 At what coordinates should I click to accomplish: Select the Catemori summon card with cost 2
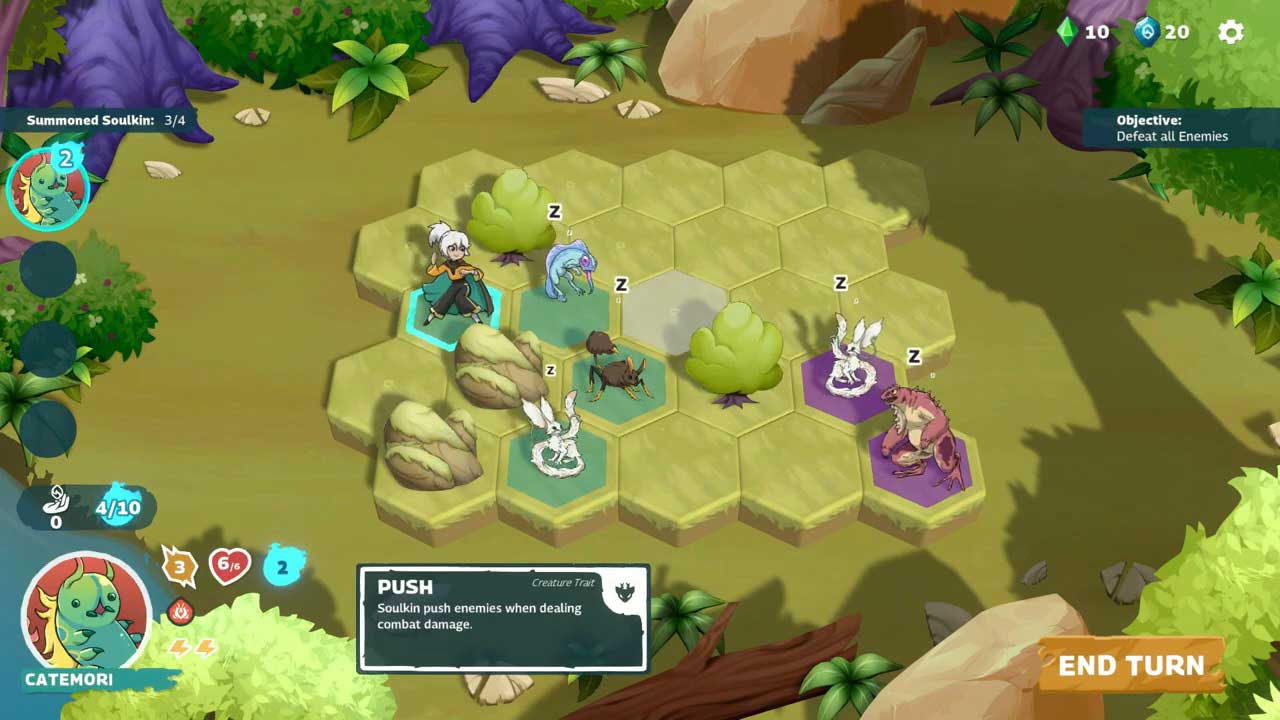coord(47,188)
